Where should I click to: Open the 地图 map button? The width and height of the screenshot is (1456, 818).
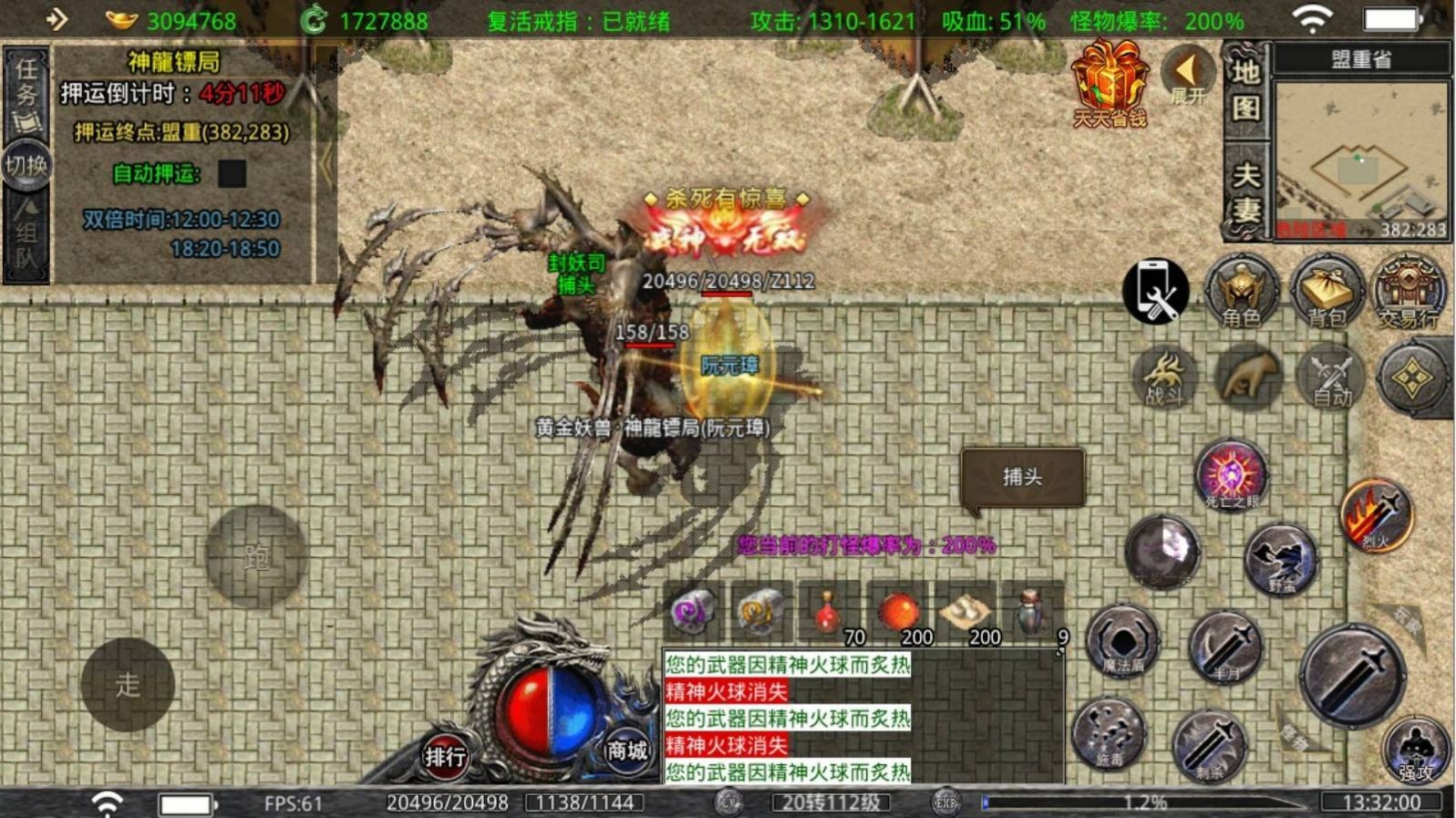click(1245, 90)
